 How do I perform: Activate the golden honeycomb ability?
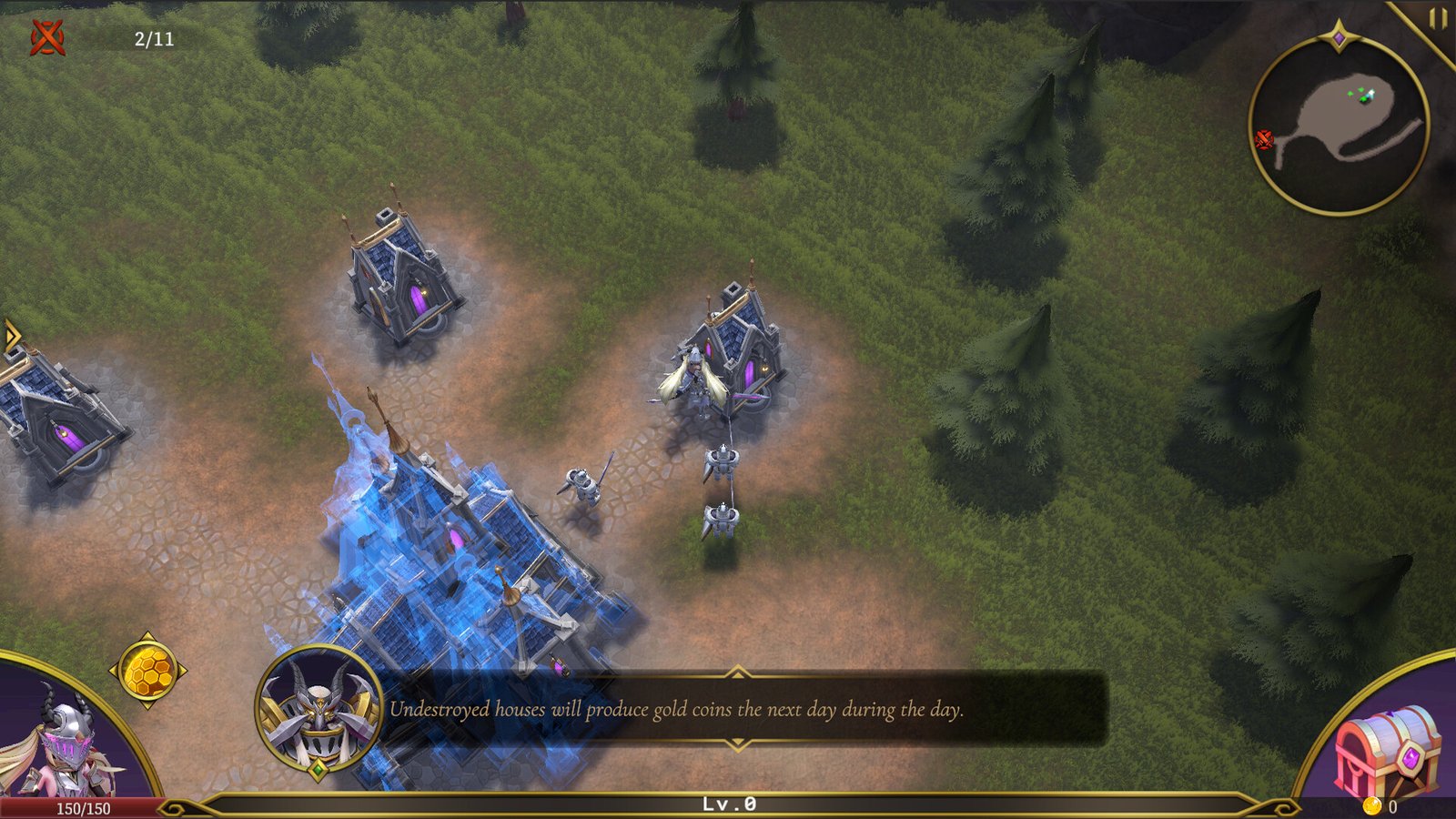[147, 672]
